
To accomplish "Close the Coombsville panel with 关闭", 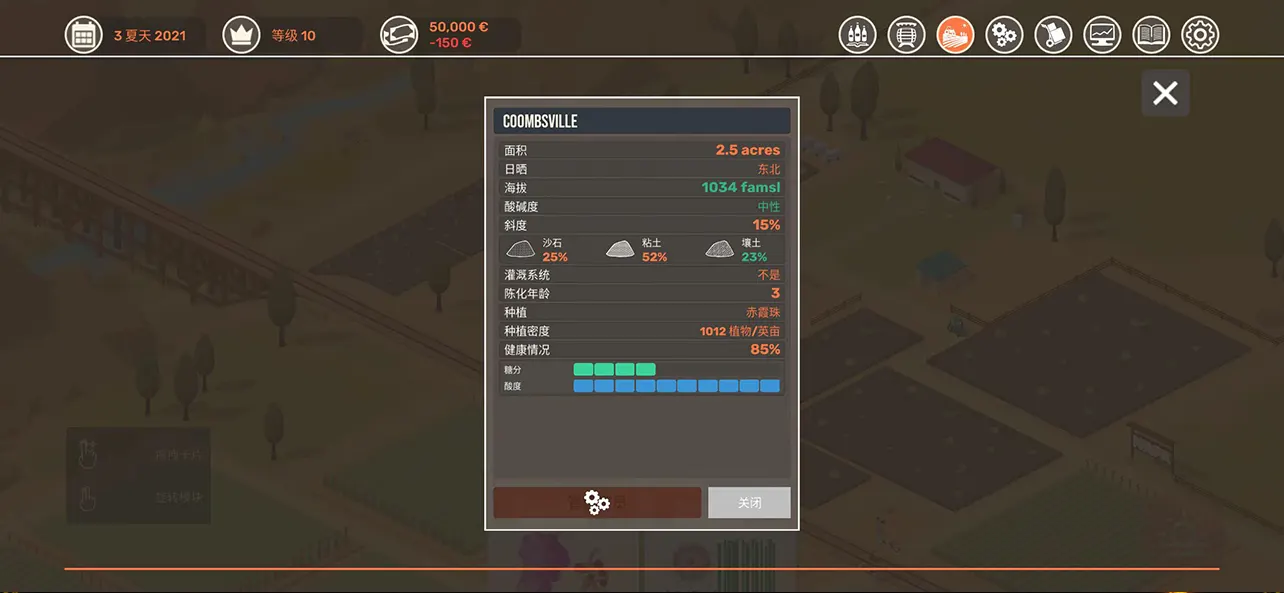I will coord(749,503).
